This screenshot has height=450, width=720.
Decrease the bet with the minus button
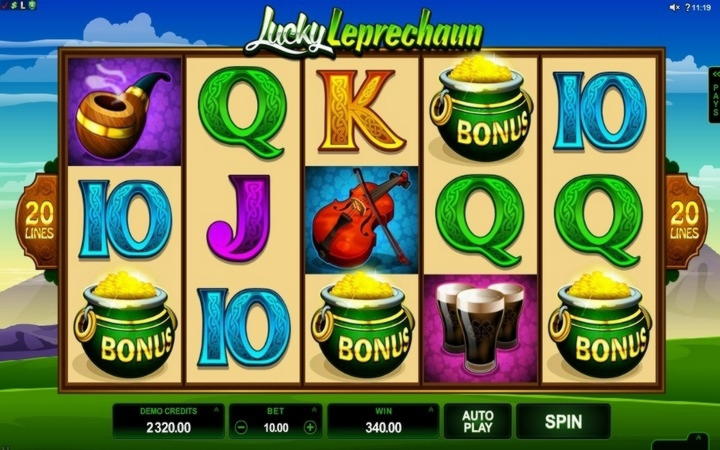click(x=240, y=427)
